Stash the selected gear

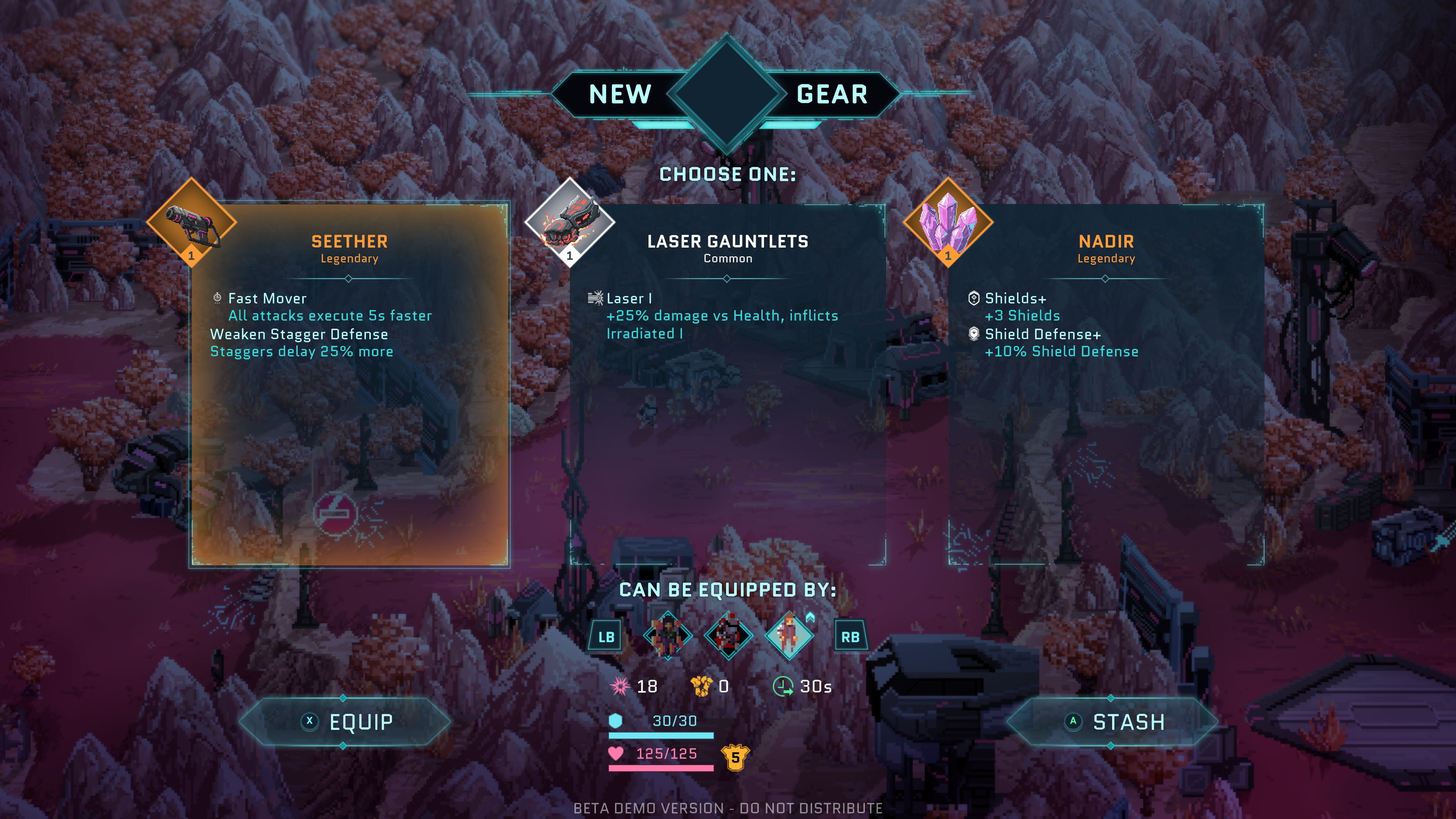[x=1112, y=722]
